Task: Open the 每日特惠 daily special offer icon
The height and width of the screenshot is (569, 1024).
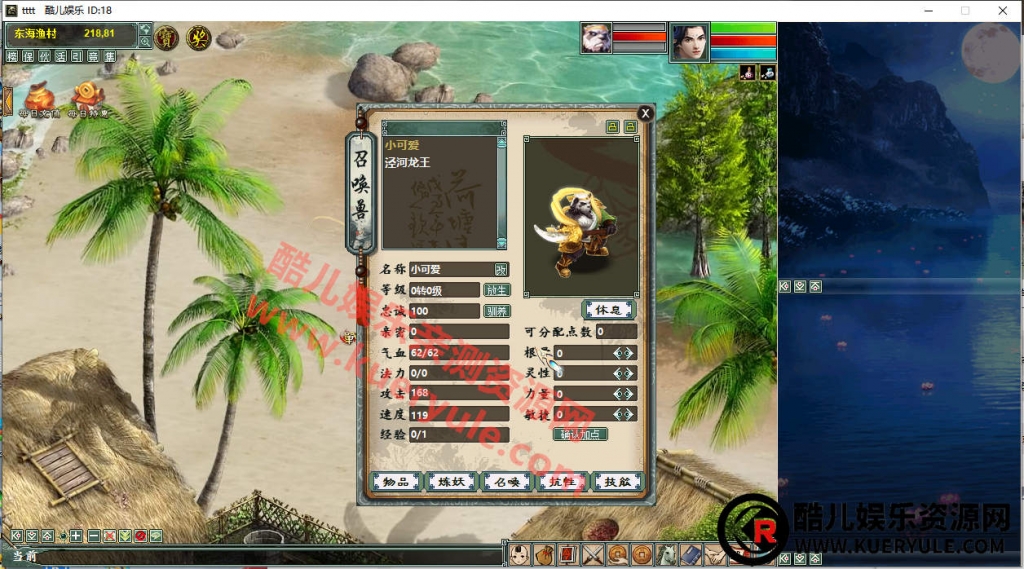Action: coord(88,99)
